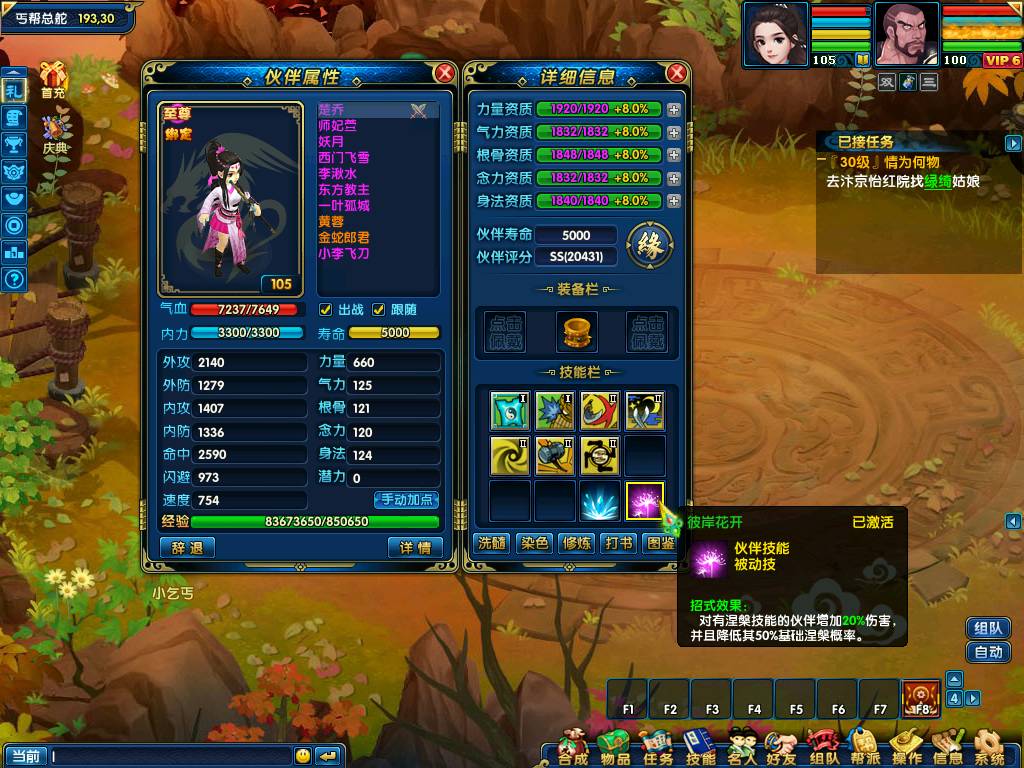Choose 黄蓉 from the partner list
The width and height of the screenshot is (1024, 768).
pyautogui.click(x=331, y=222)
